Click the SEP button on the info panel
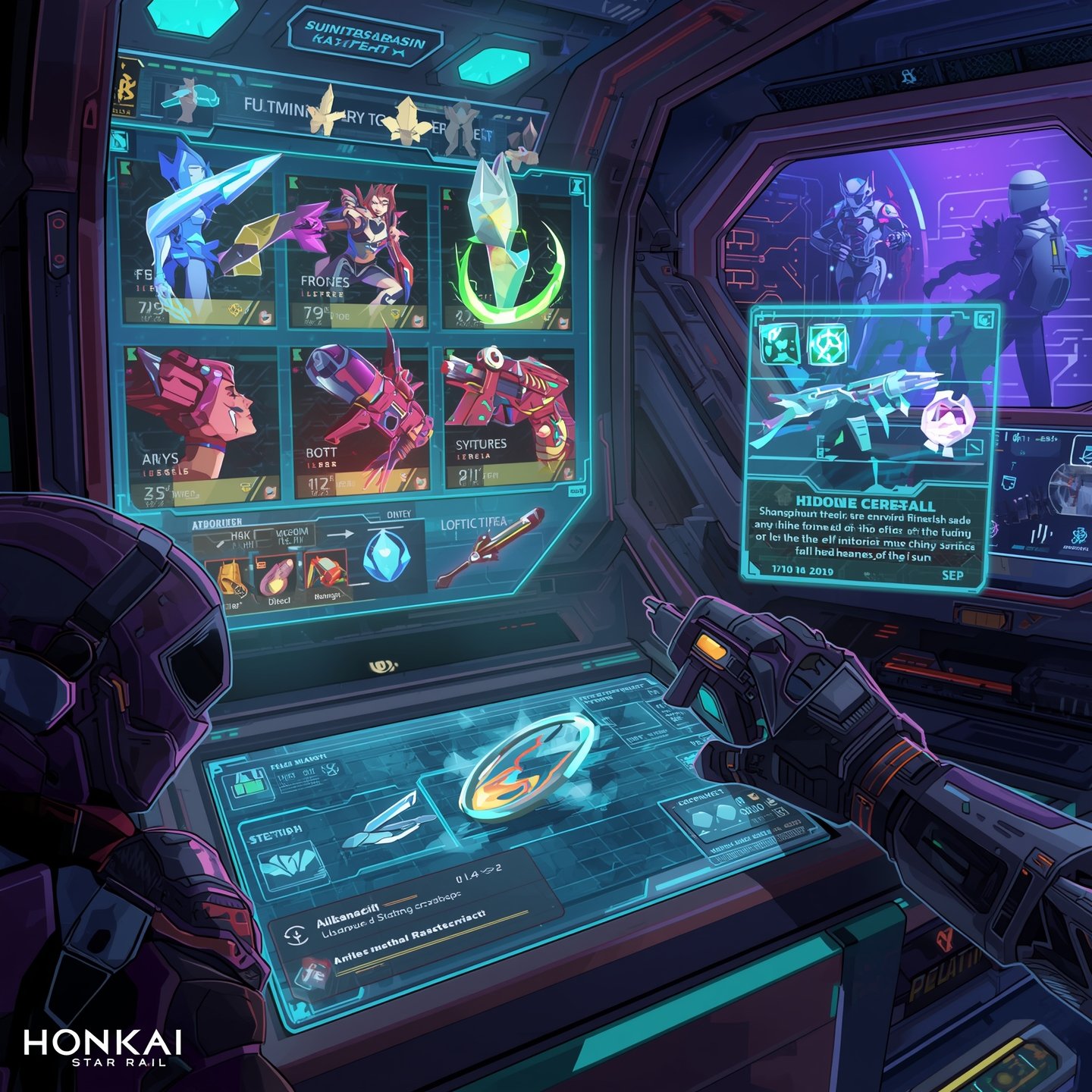 952,575
